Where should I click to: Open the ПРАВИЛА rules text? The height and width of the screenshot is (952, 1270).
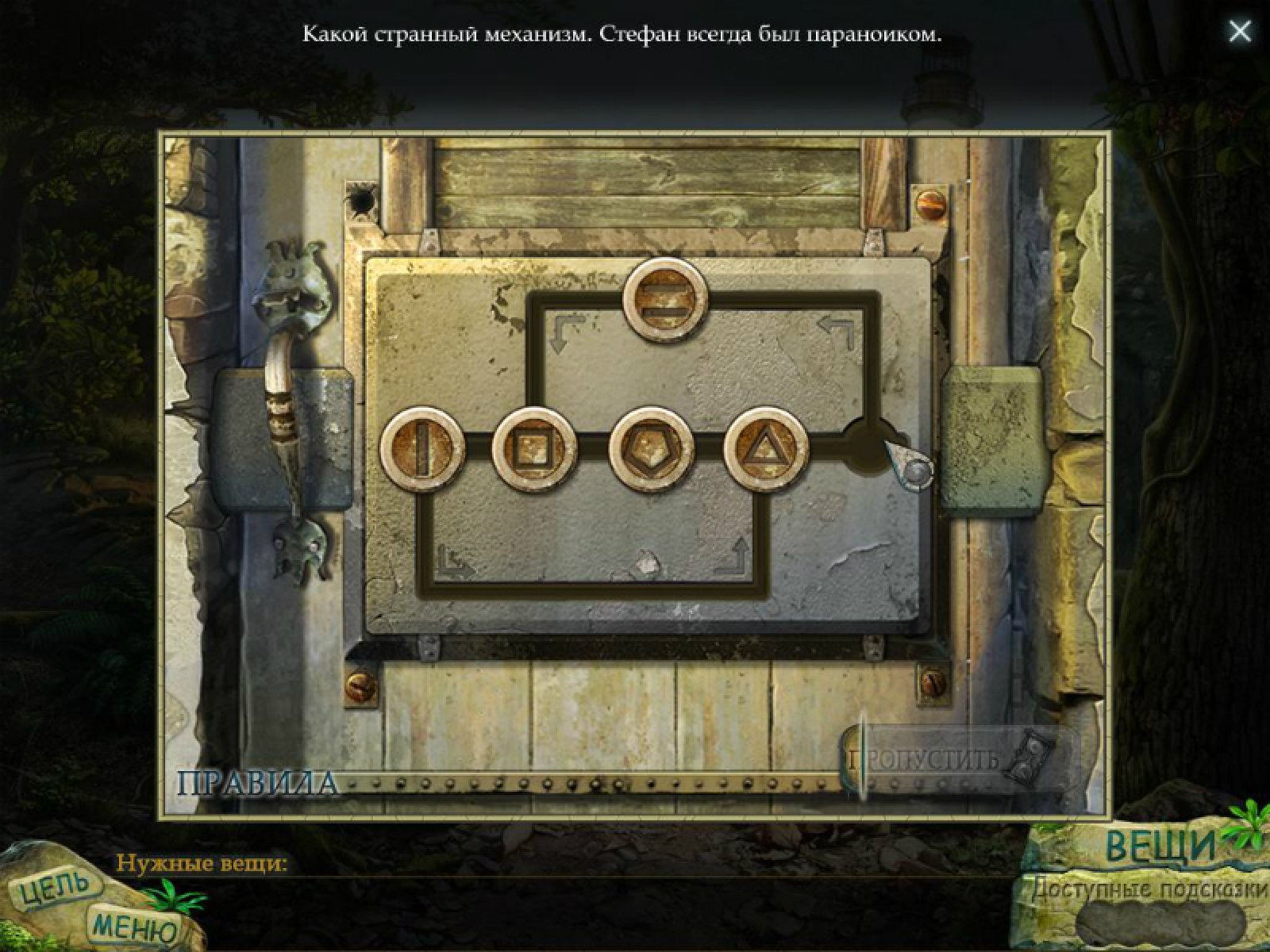coord(256,783)
